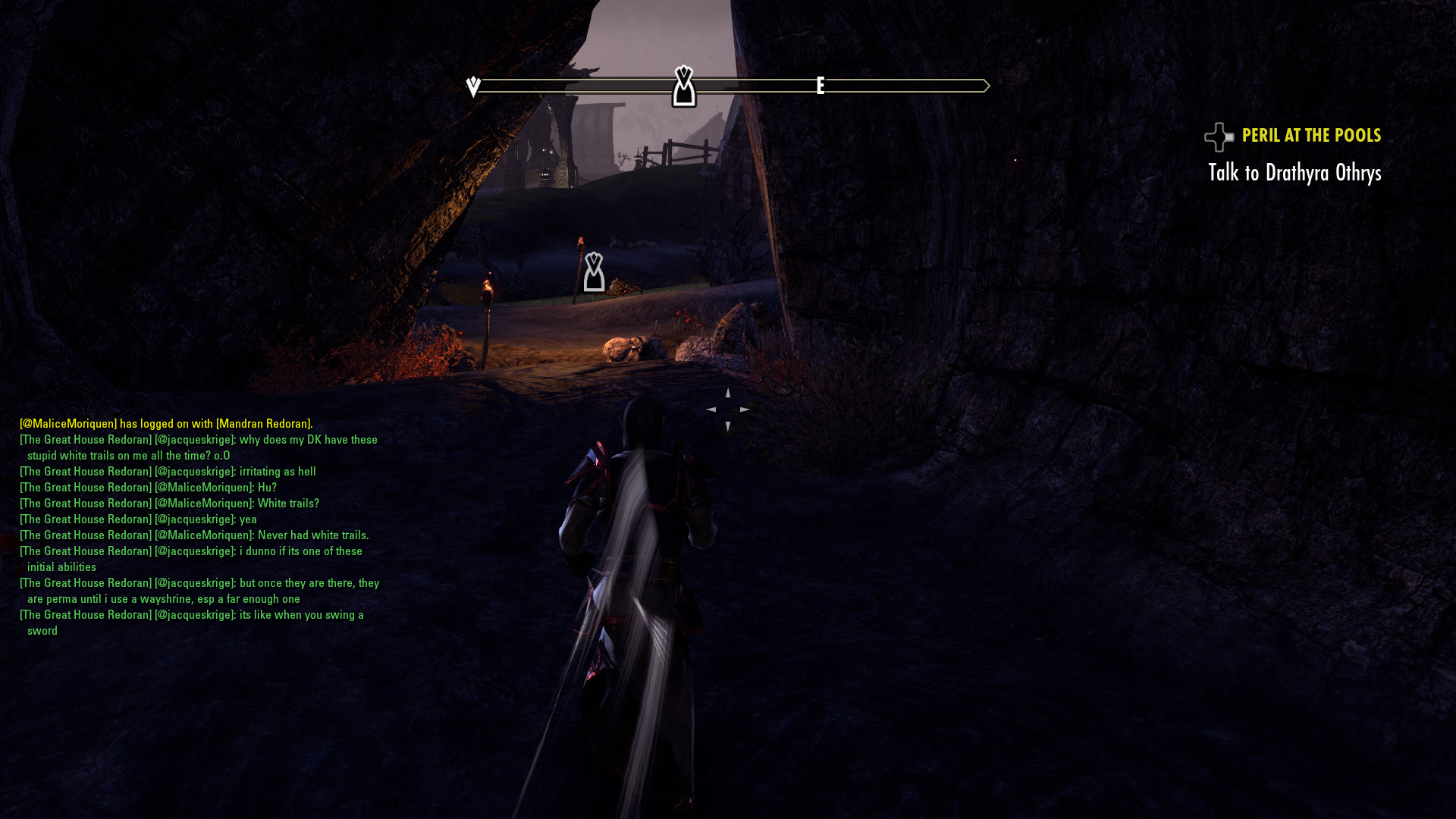
Task: Click the floating quest waypoint marker
Action: 594,272
